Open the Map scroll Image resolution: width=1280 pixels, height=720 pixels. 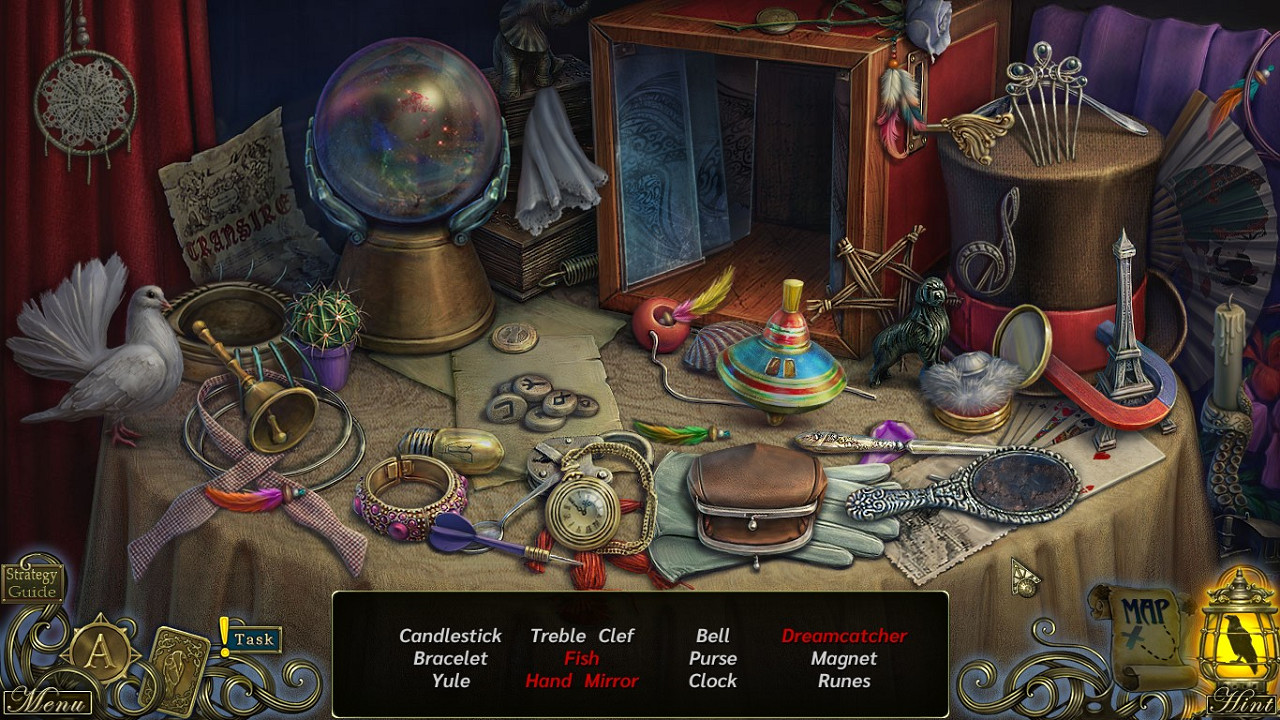pyautogui.click(x=1143, y=632)
